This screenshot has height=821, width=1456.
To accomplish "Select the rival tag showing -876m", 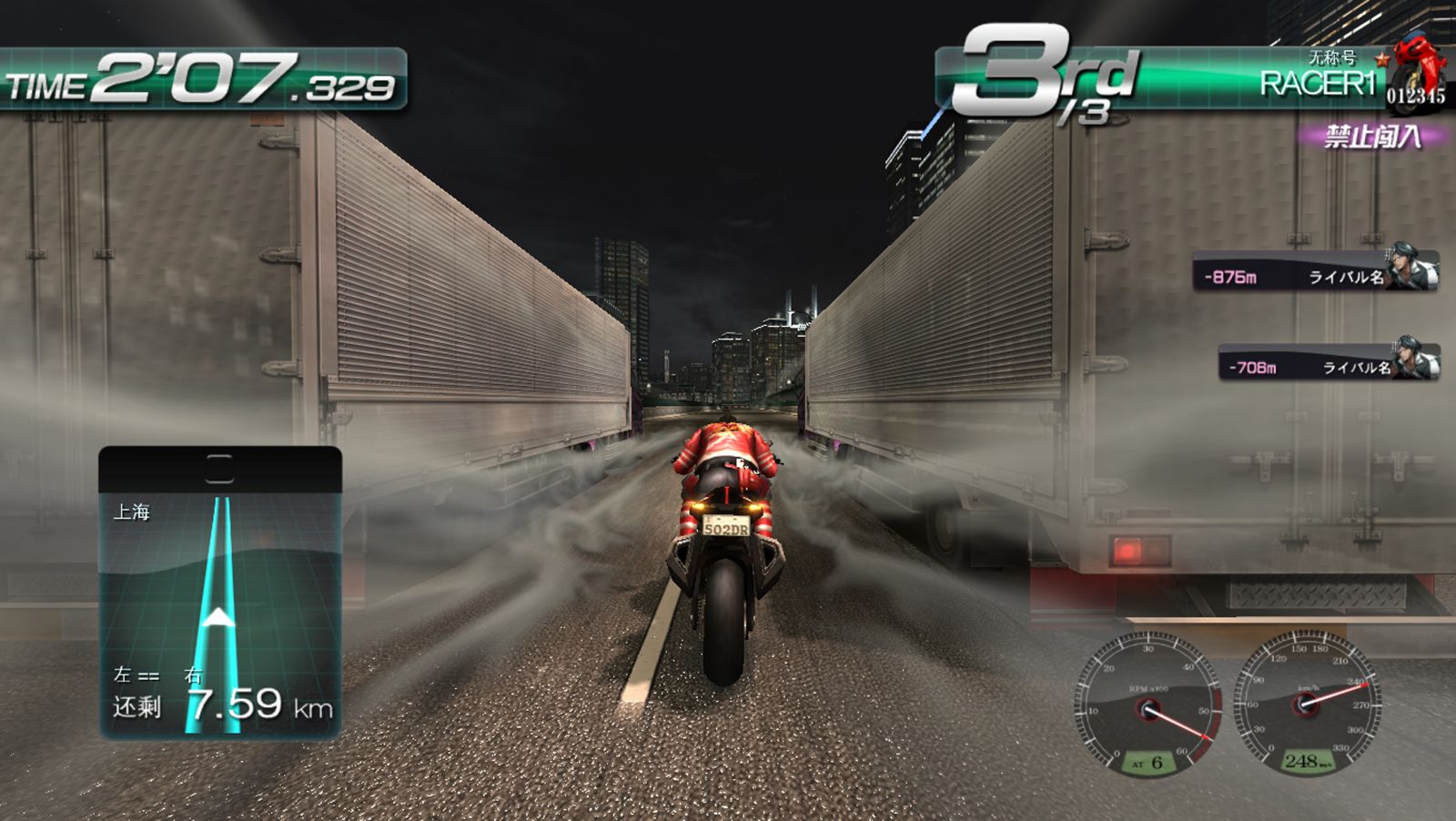I will pos(1315,272).
